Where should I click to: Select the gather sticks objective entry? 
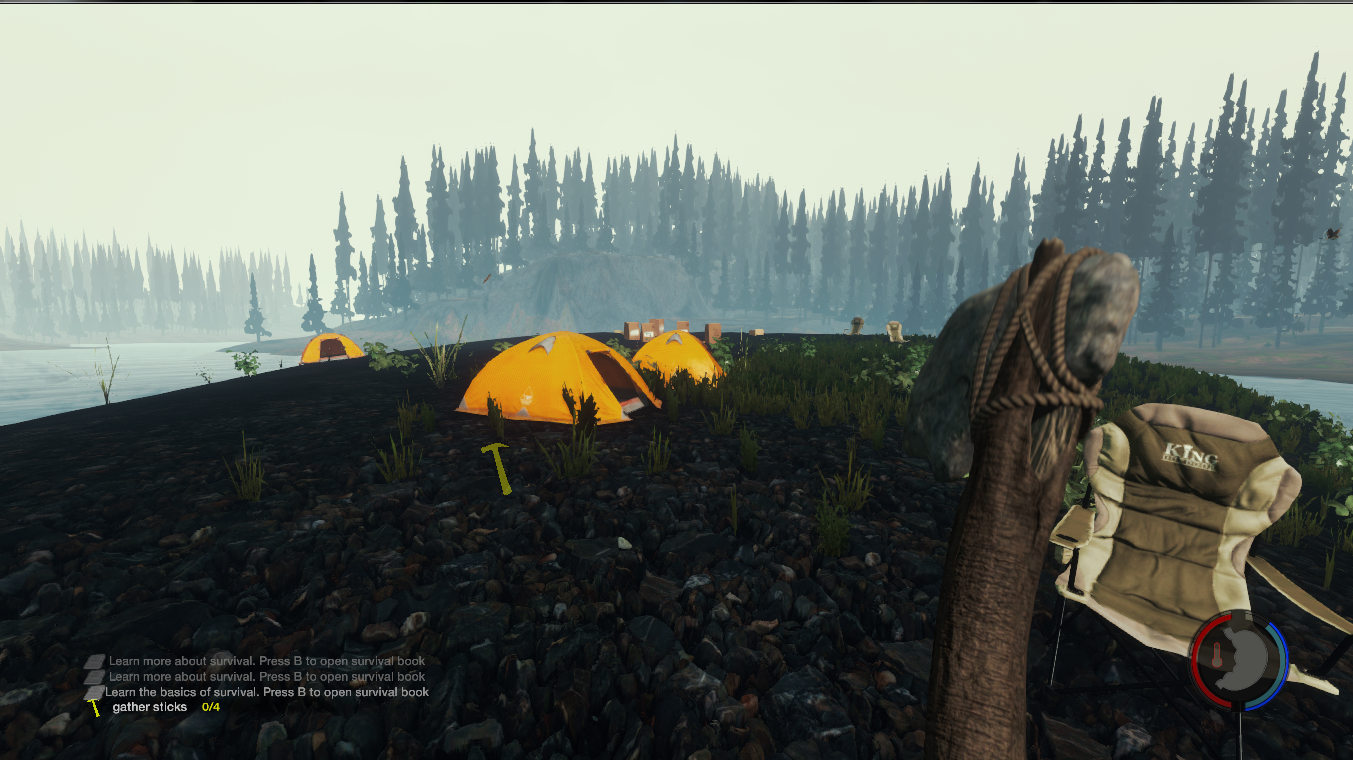[150, 707]
